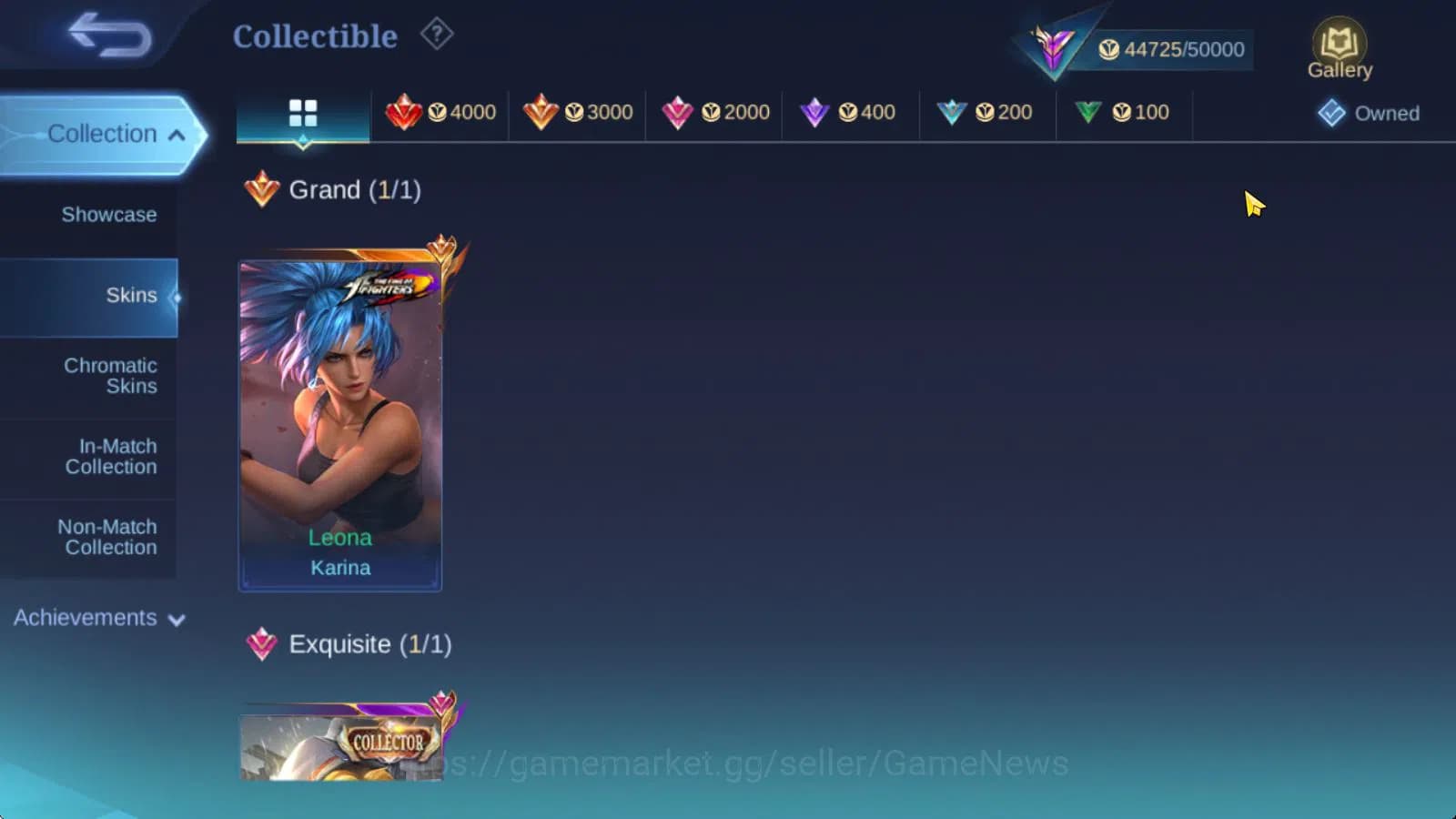Select the green 100-point badge filter
1456x819 pixels.
[x=1125, y=112]
